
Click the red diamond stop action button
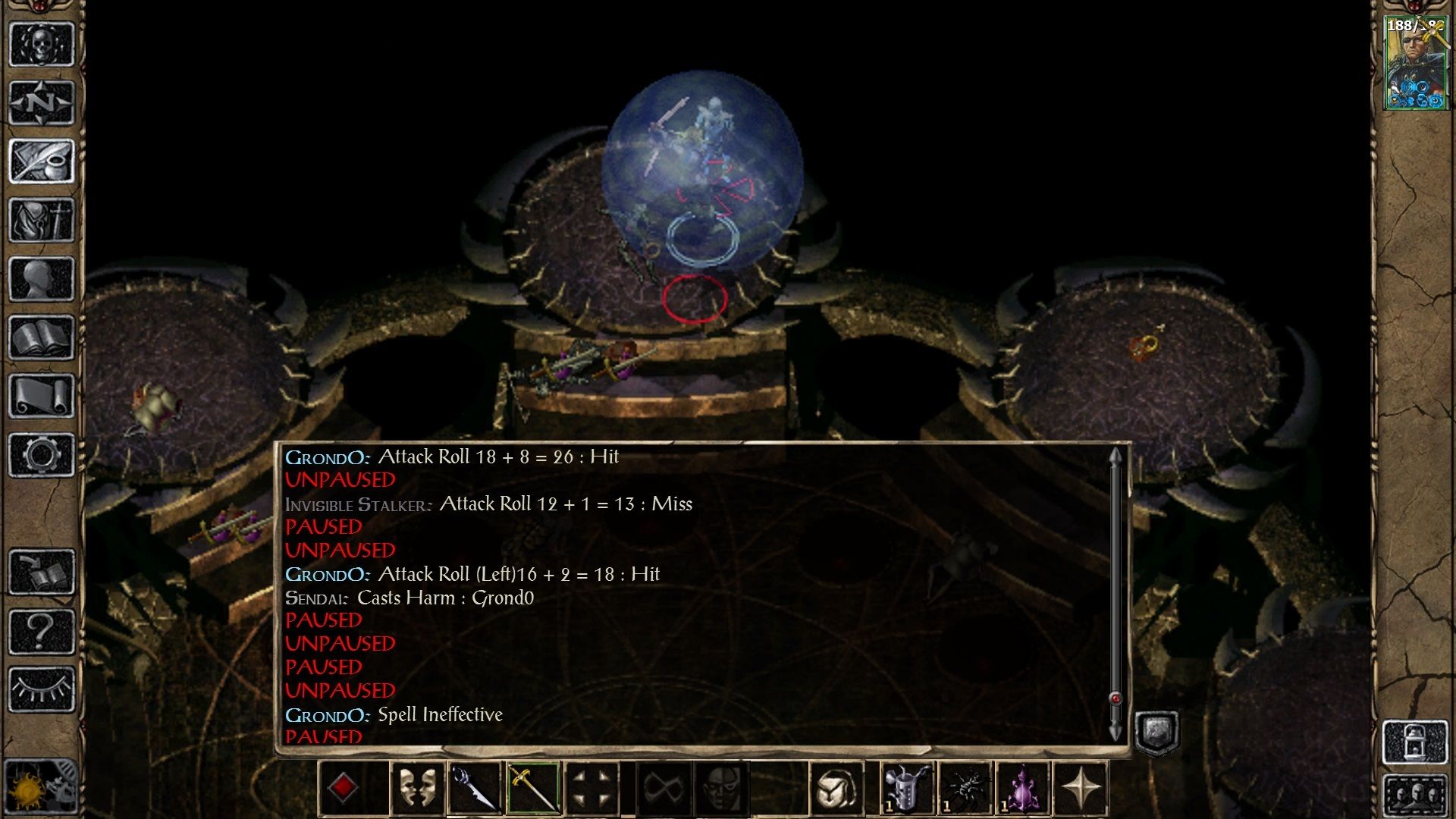point(343,789)
